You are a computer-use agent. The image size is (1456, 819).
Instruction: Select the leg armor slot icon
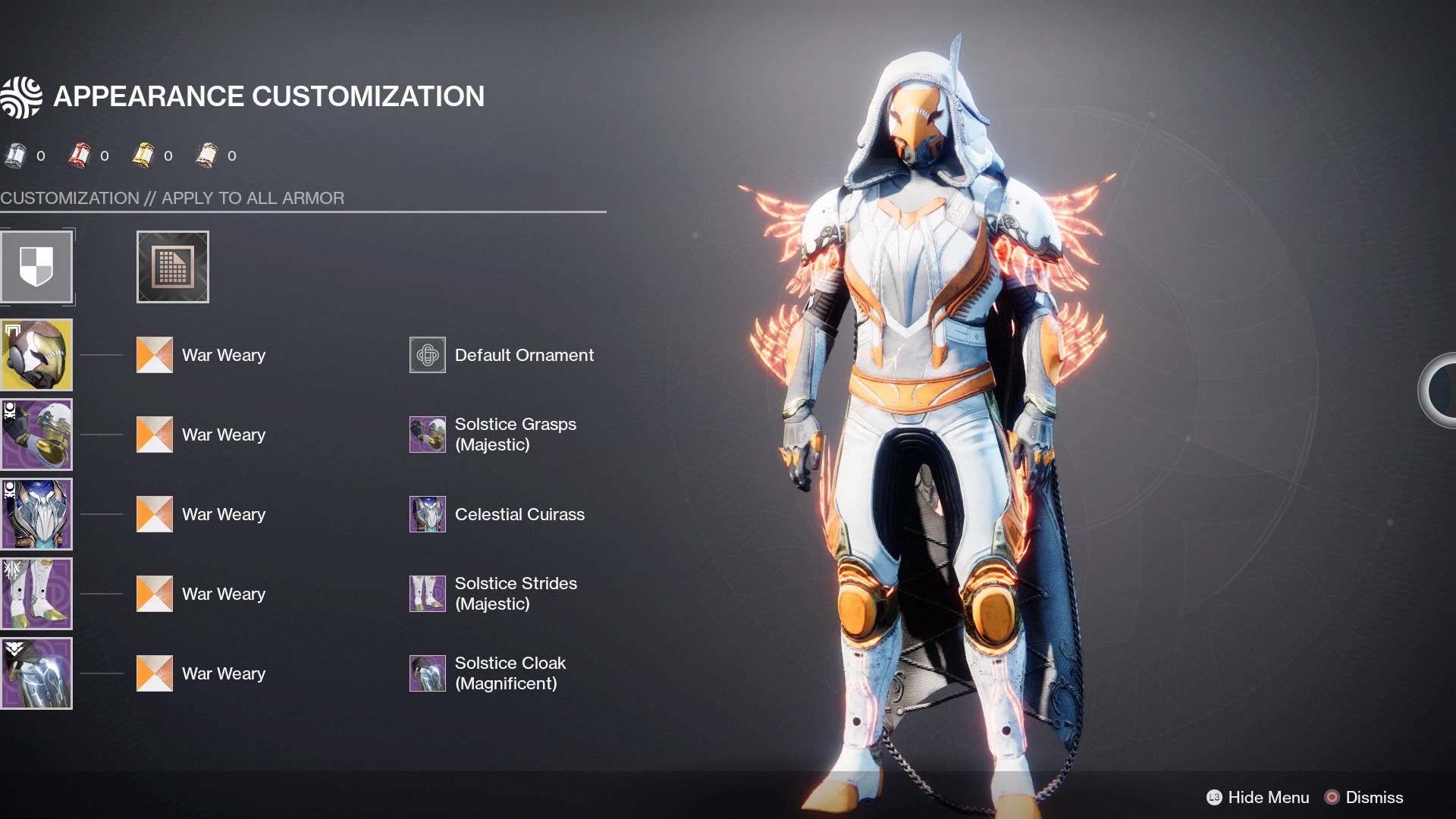[36, 593]
